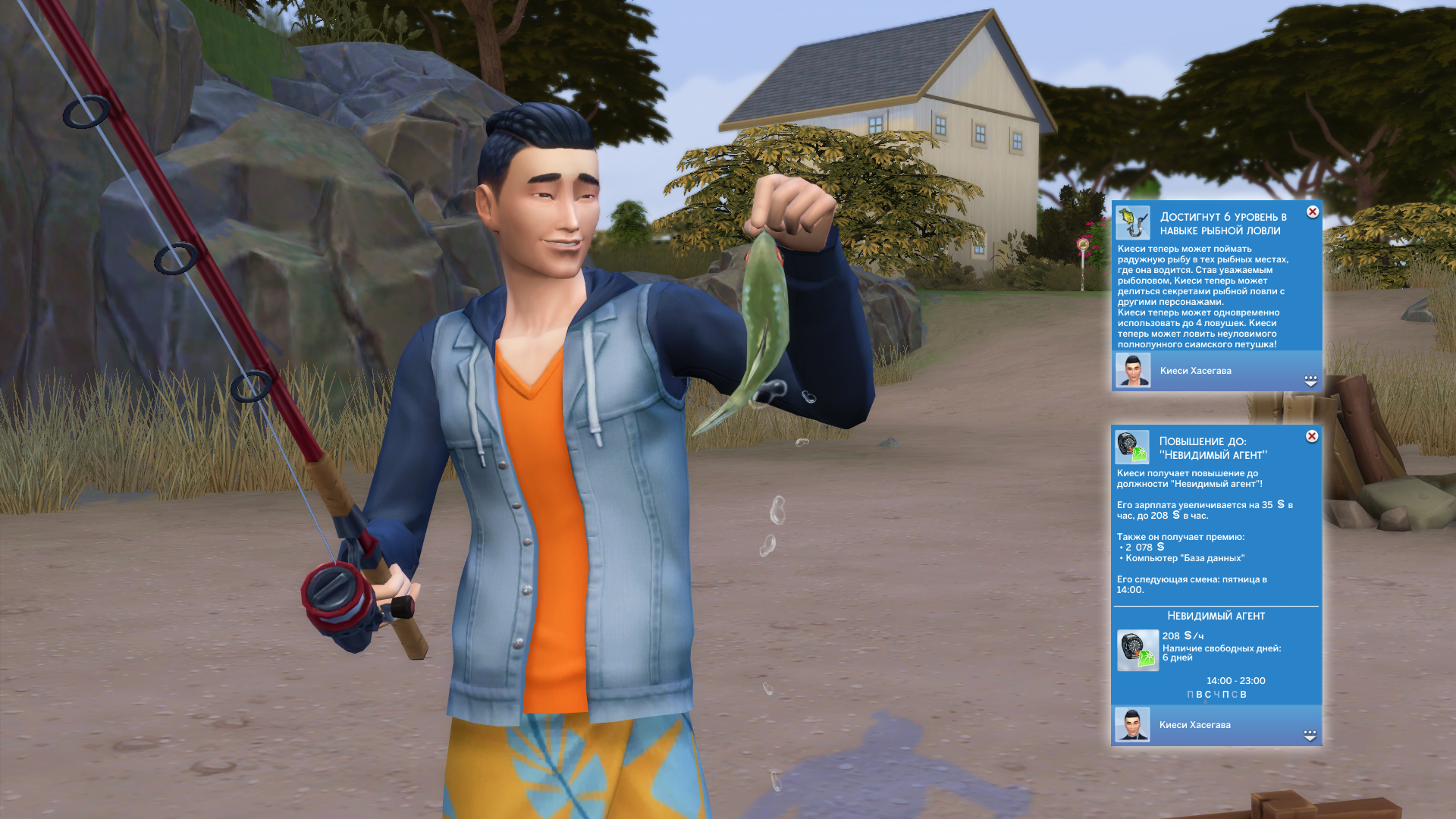The height and width of the screenshot is (819, 1456).
Task: Click Киеси Хасегава portrait in fishing notification
Action: click(1133, 370)
